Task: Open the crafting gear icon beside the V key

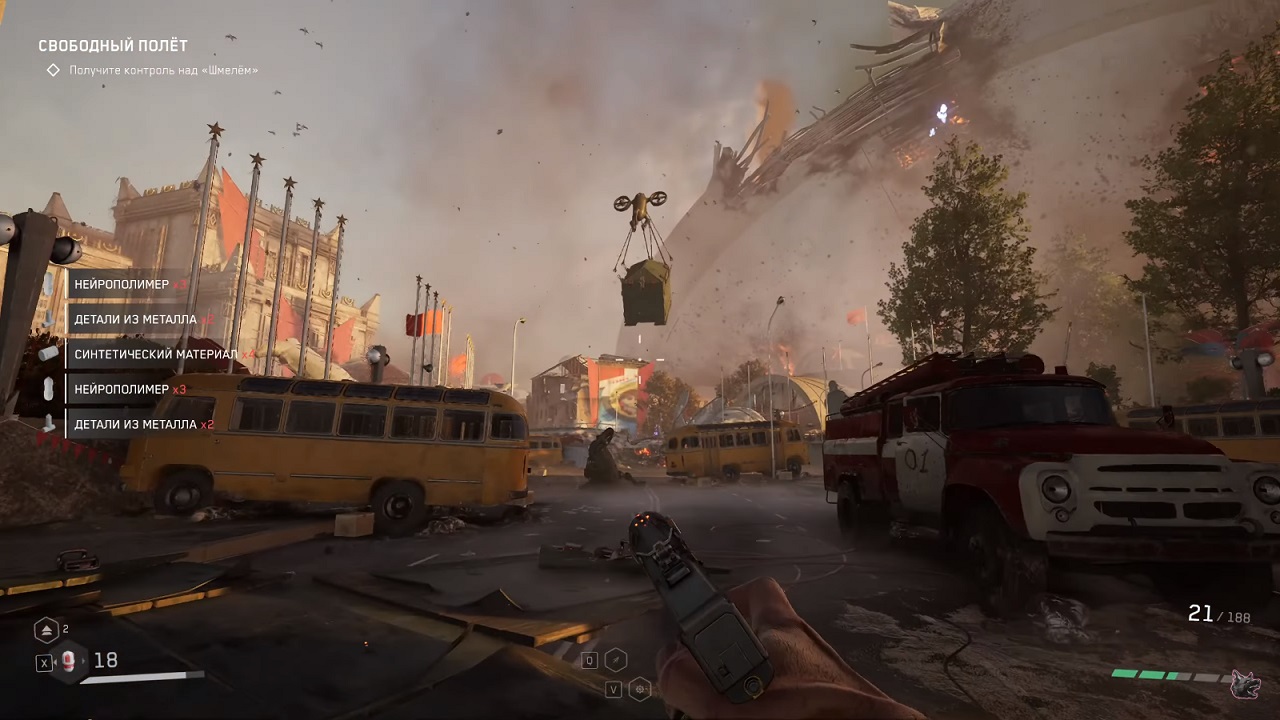Action: tap(638, 690)
